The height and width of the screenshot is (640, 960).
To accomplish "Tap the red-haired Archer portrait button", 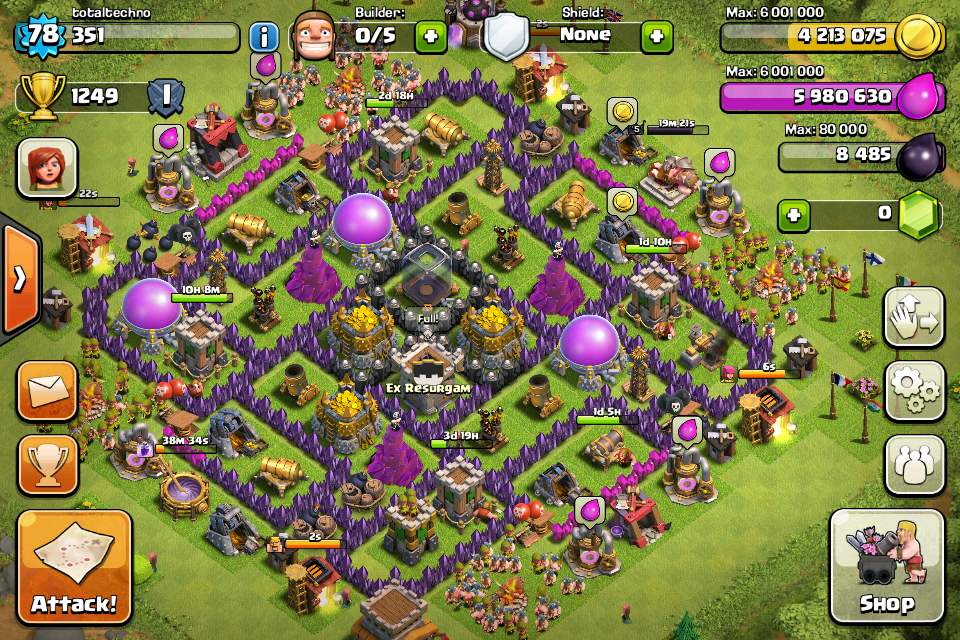I will (x=47, y=167).
